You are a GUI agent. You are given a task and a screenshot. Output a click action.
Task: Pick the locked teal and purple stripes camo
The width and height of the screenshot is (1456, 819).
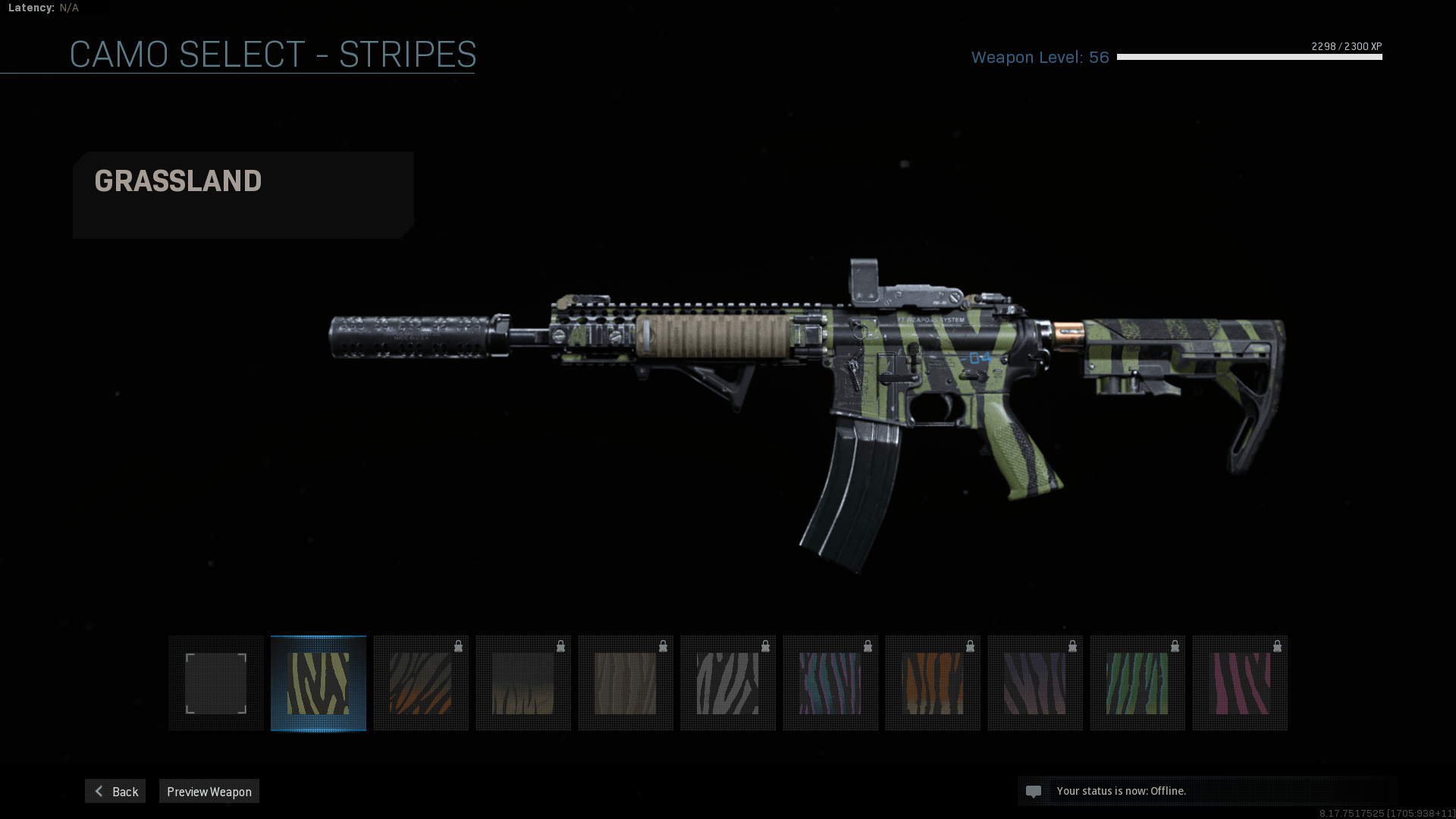pyautogui.click(x=830, y=683)
